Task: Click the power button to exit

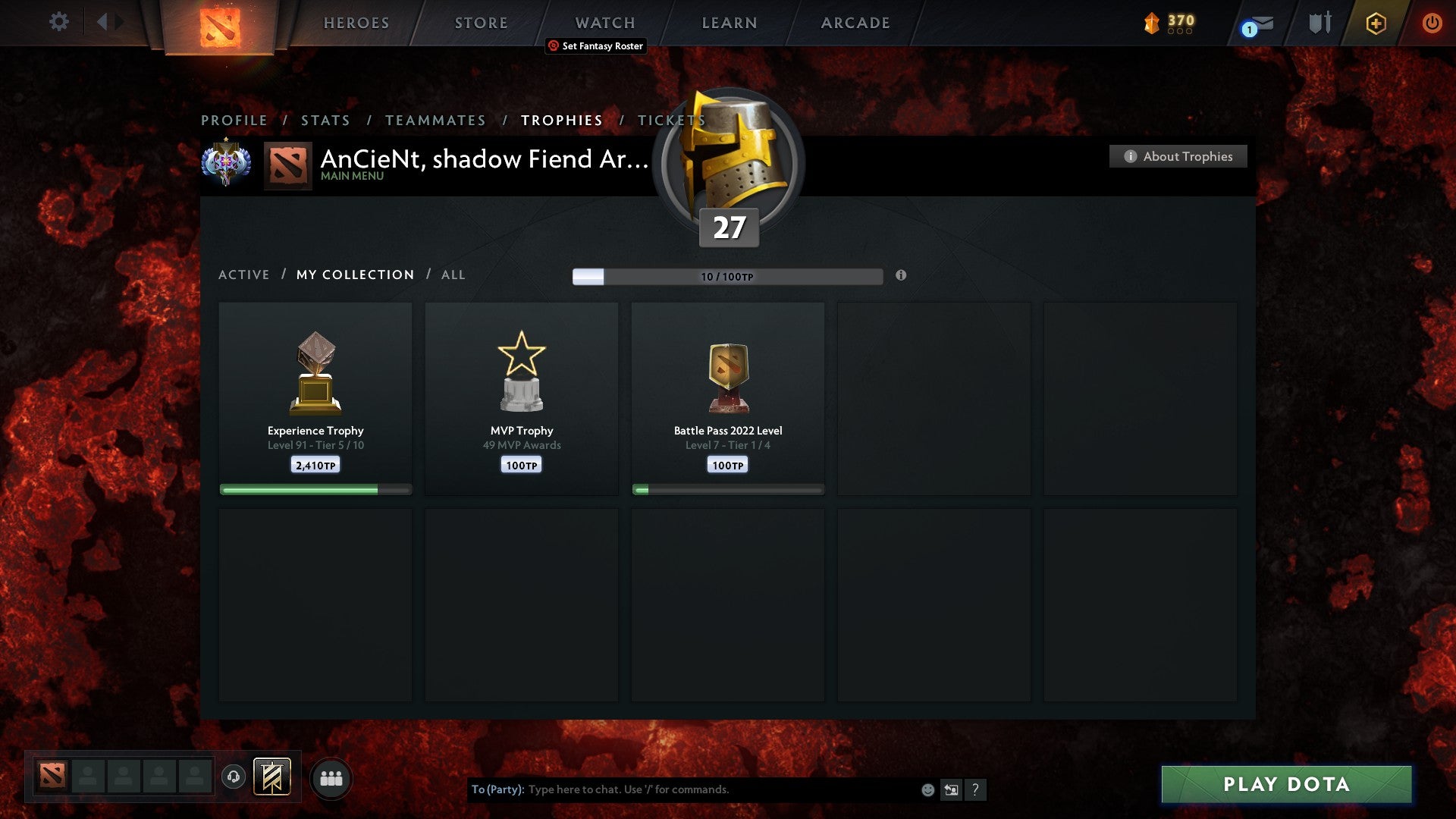Action: coord(1432,23)
